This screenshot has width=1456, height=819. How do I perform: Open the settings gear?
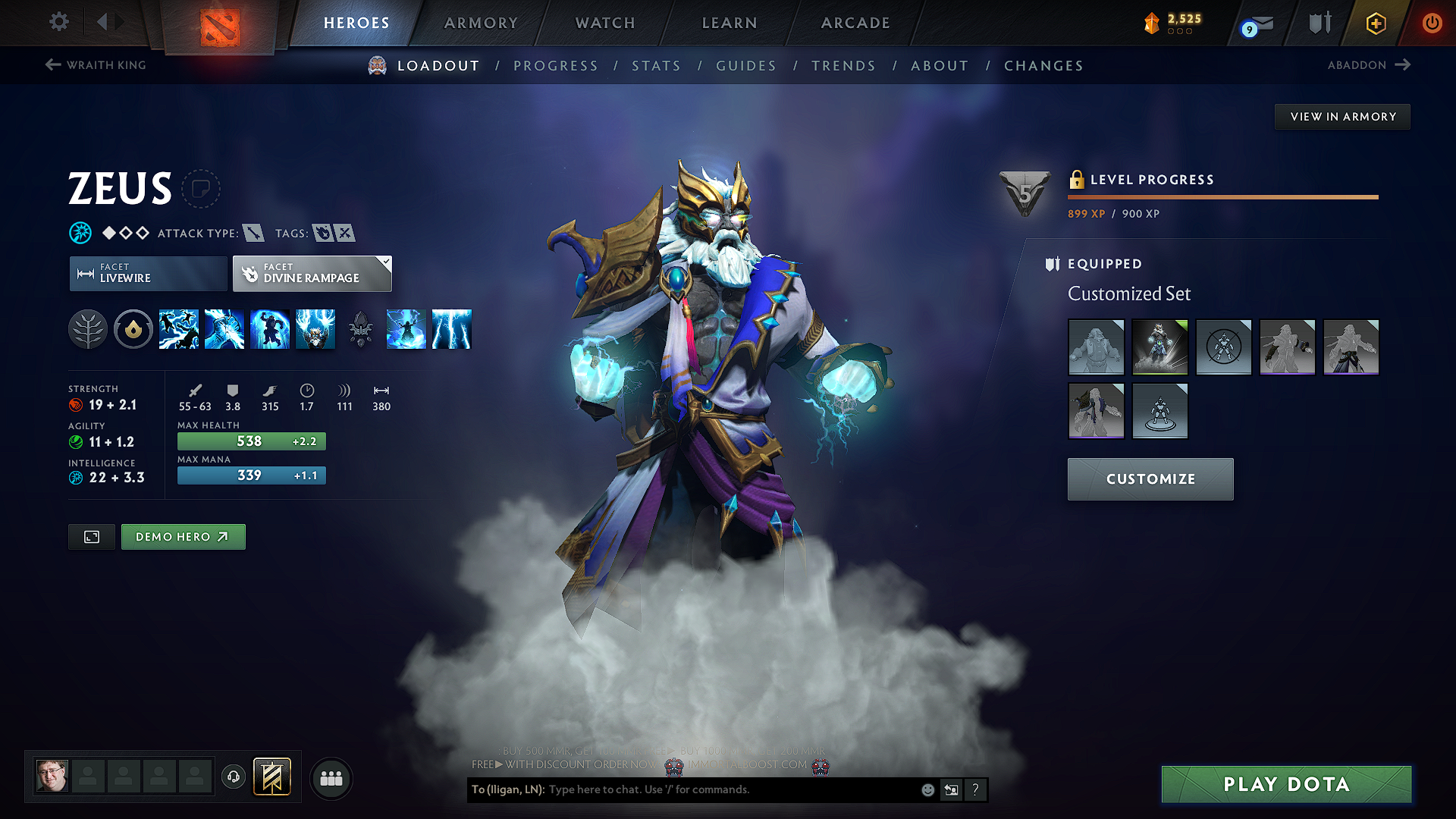pos(58,22)
